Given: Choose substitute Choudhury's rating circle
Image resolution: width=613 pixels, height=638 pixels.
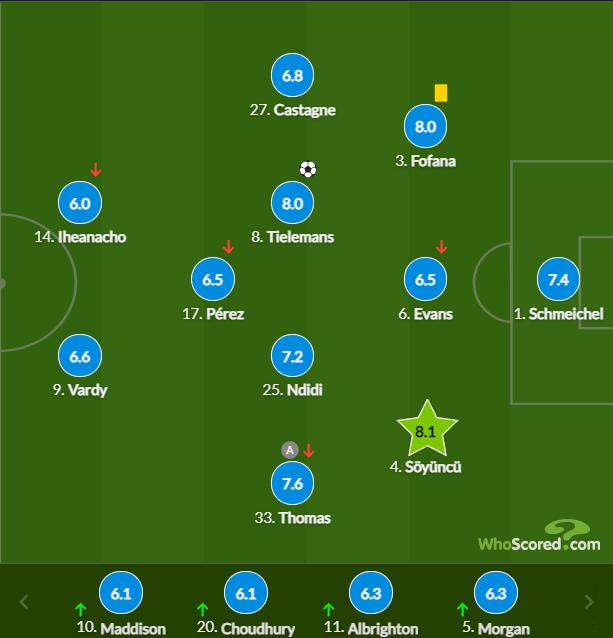Looking at the screenshot, I should tap(246, 593).
